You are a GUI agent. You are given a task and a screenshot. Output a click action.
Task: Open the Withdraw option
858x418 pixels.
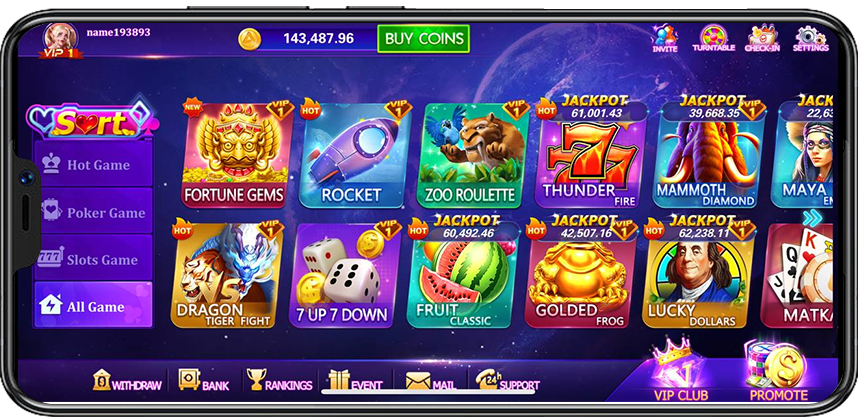point(126,382)
